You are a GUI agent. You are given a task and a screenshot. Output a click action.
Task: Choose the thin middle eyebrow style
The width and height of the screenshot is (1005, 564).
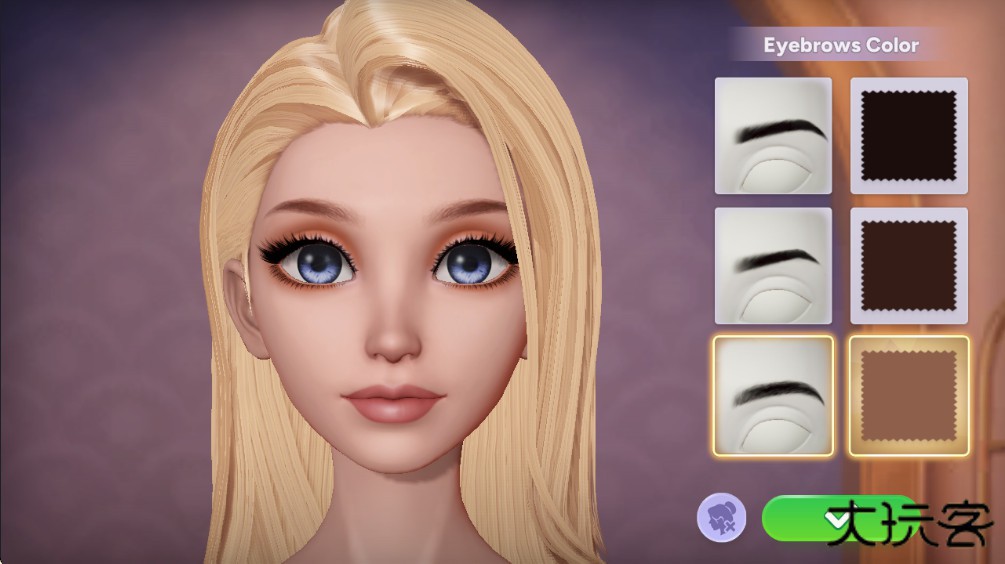pos(773,265)
